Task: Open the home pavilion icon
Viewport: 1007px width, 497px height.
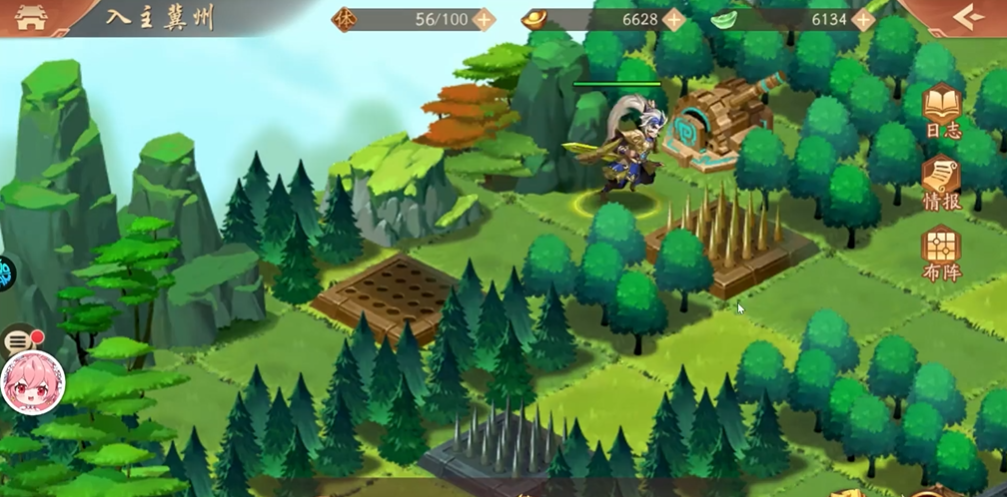Action: pyautogui.click(x=31, y=17)
